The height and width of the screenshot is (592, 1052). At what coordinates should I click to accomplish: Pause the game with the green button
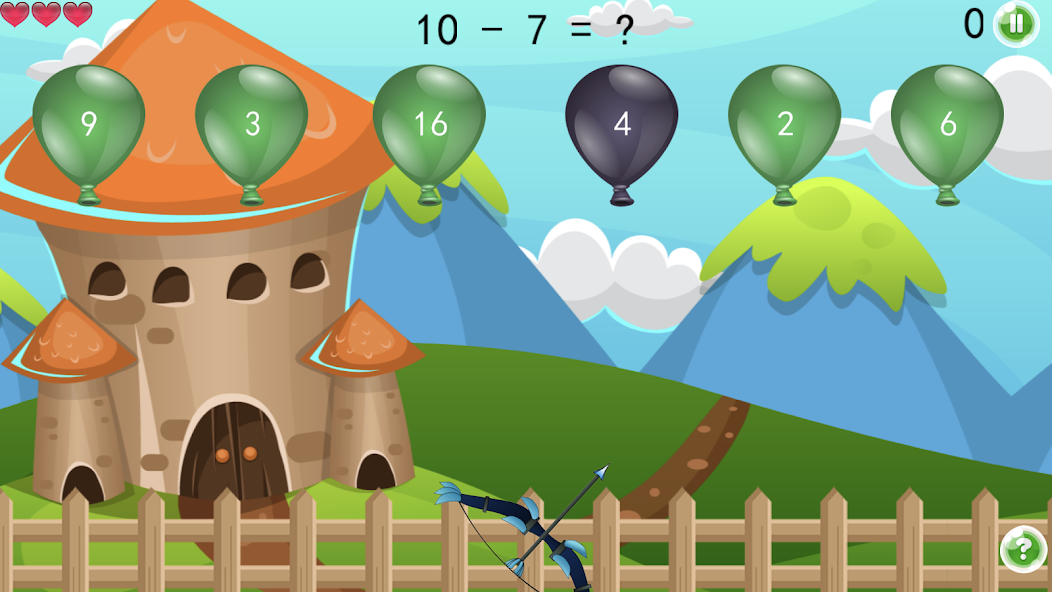(1016, 23)
